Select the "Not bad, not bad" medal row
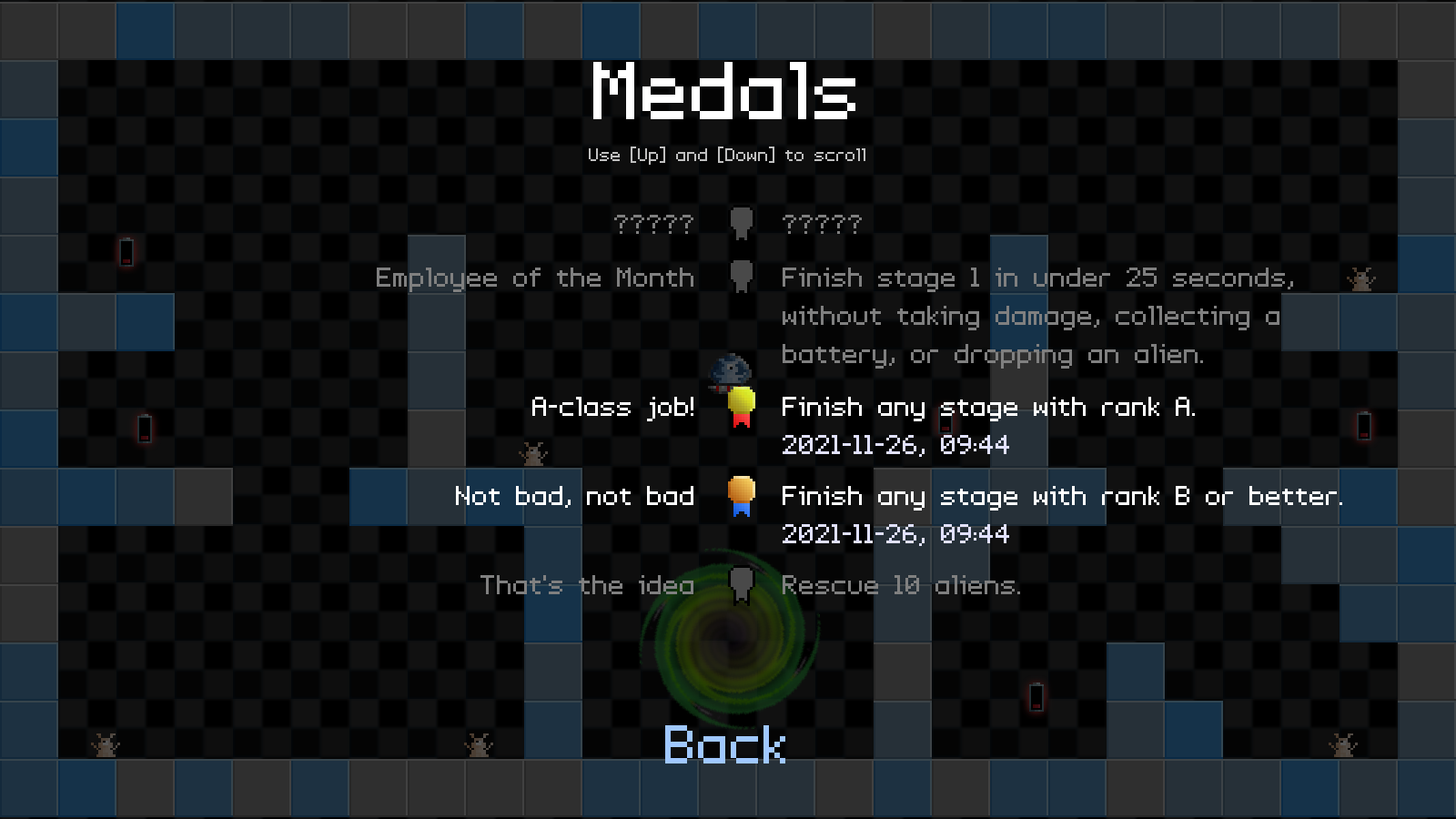The width and height of the screenshot is (1456, 819). [574, 496]
